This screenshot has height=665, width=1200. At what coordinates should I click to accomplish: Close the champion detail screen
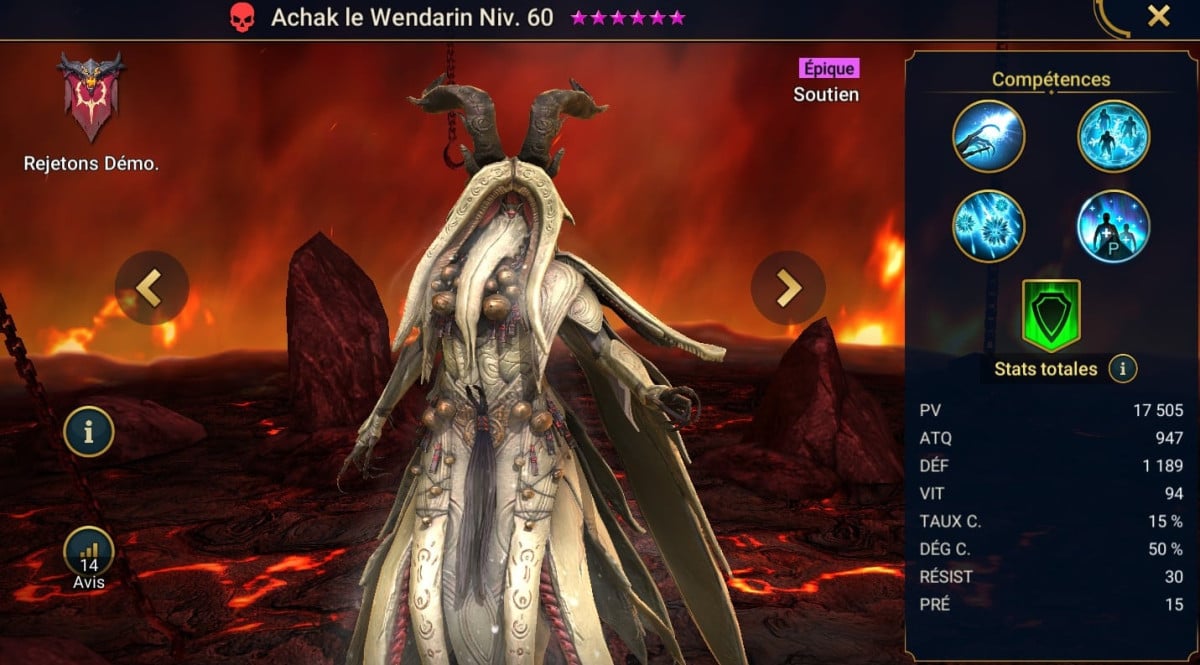click(x=1158, y=16)
